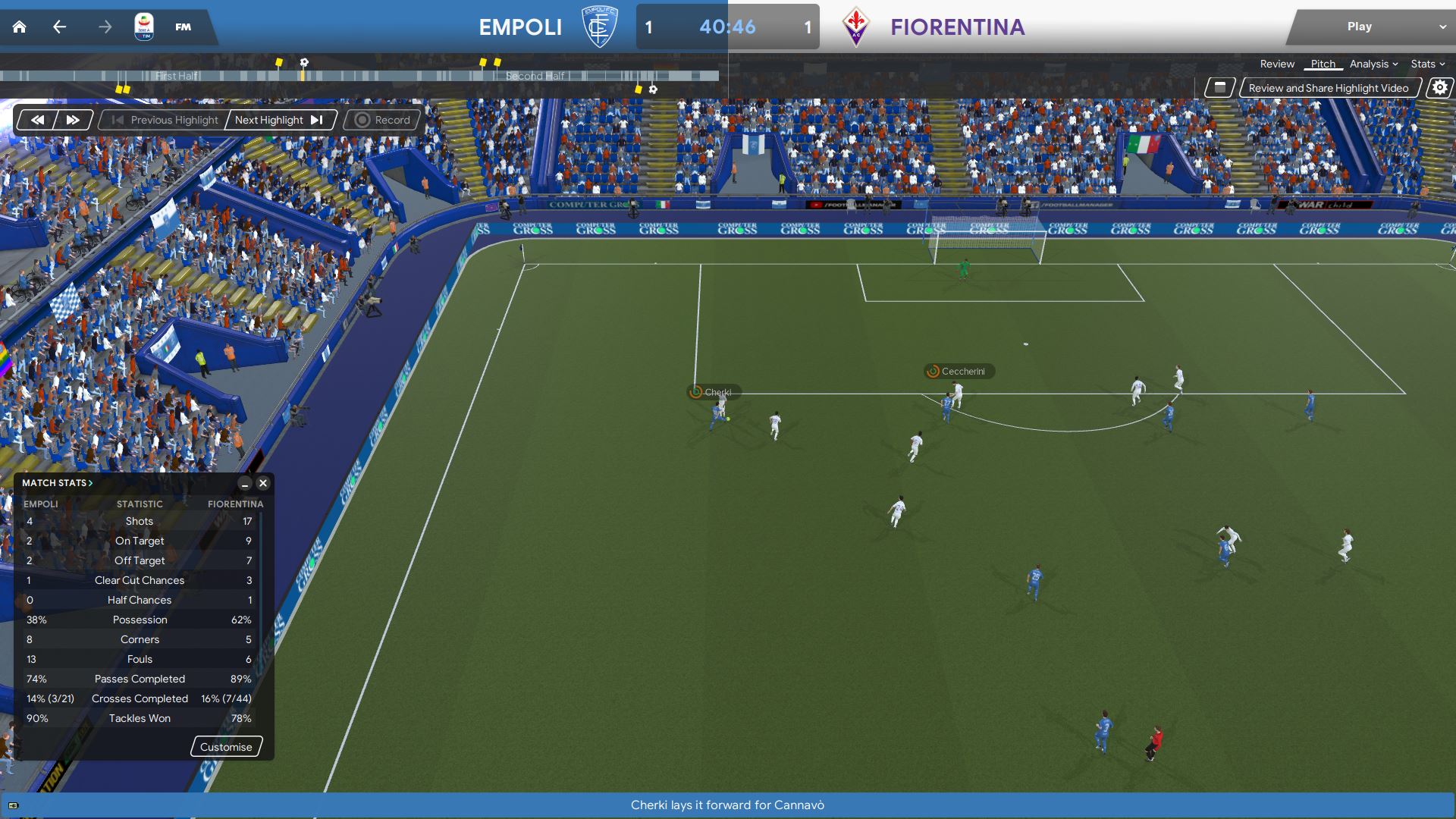1456x819 pixels.
Task: Switch to the Pitch view
Action: click(1323, 64)
